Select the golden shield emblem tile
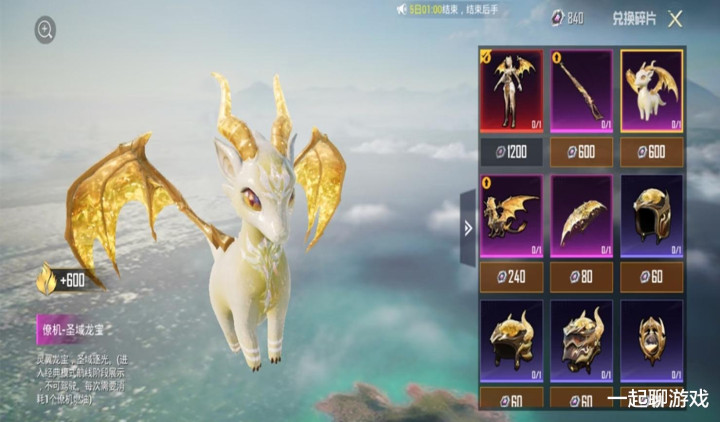The height and width of the screenshot is (422, 720). [x=651, y=342]
